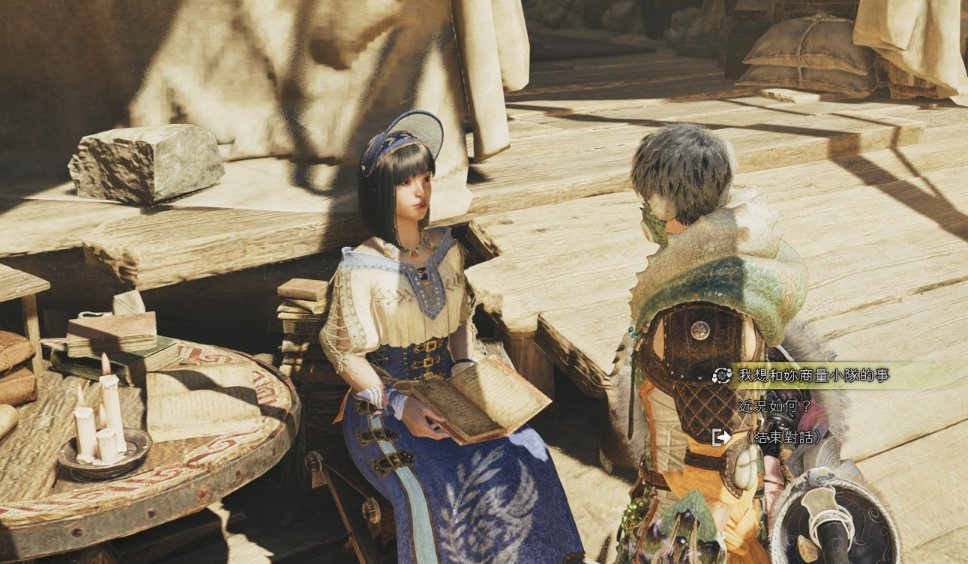Select the 近況如何？ reply

click(x=773, y=407)
